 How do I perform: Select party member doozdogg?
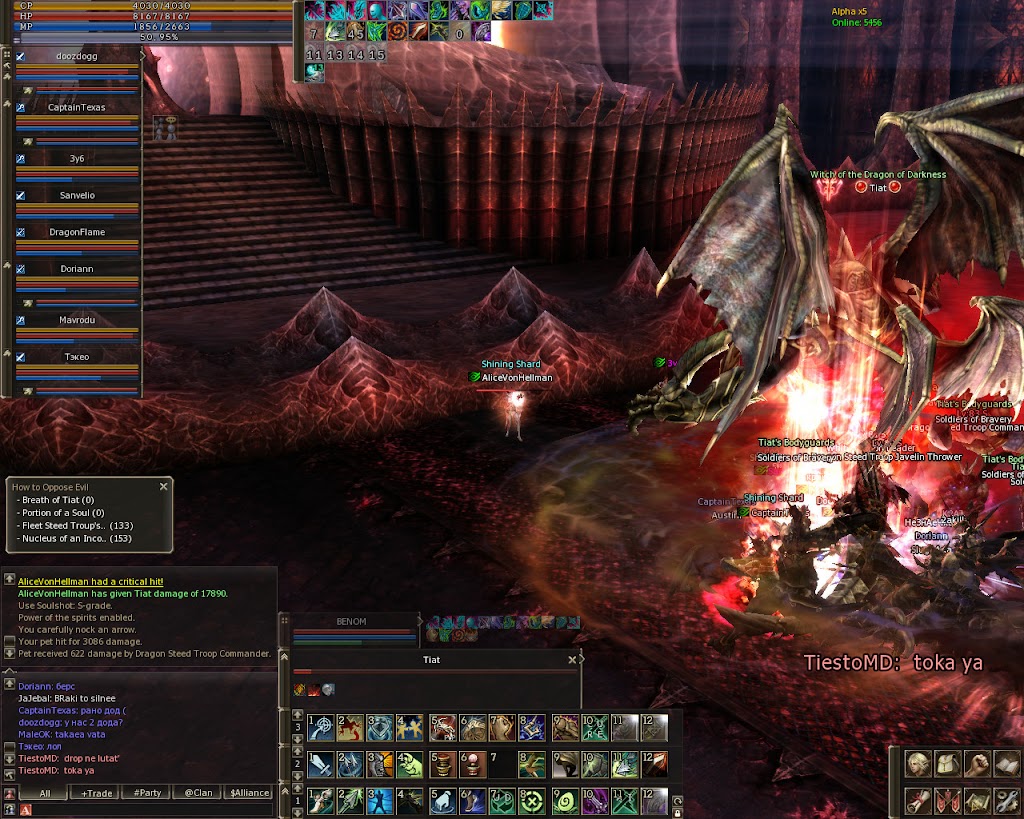coord(77,57)
